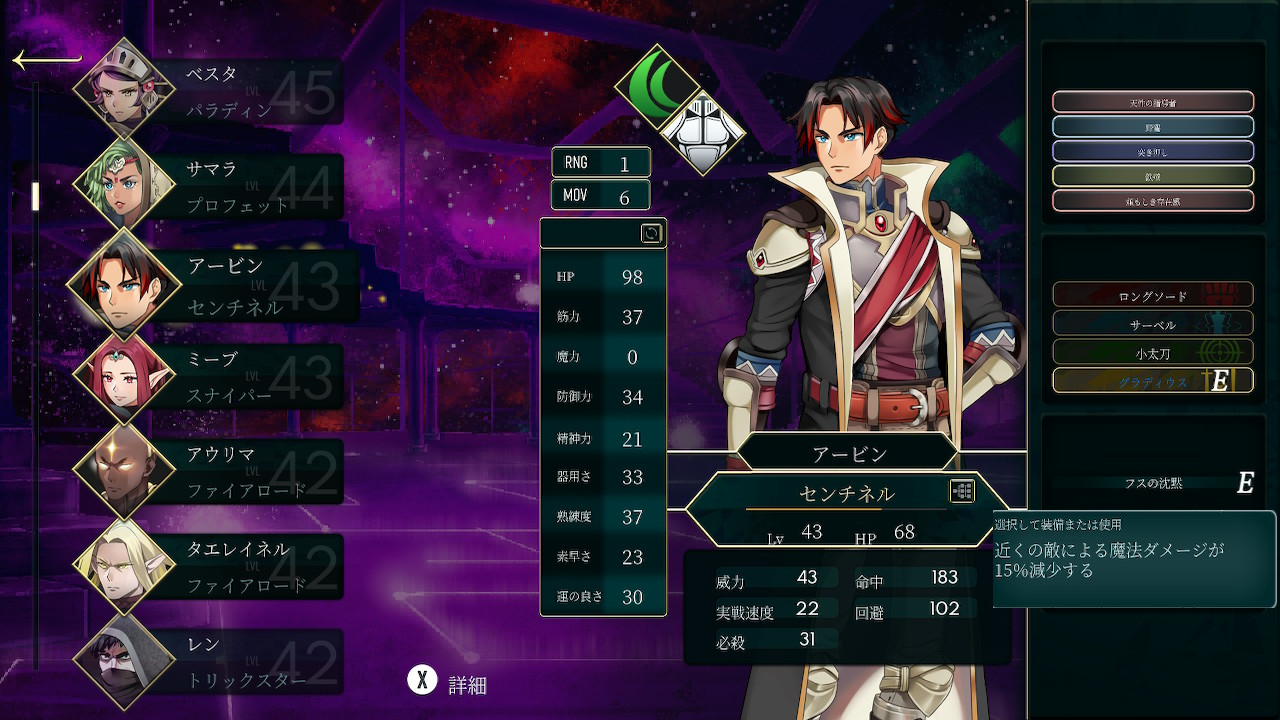Select the yellow-bordered skill entry
The height and width of the screenshot is (720, 1280).
tap(1152, 176)
